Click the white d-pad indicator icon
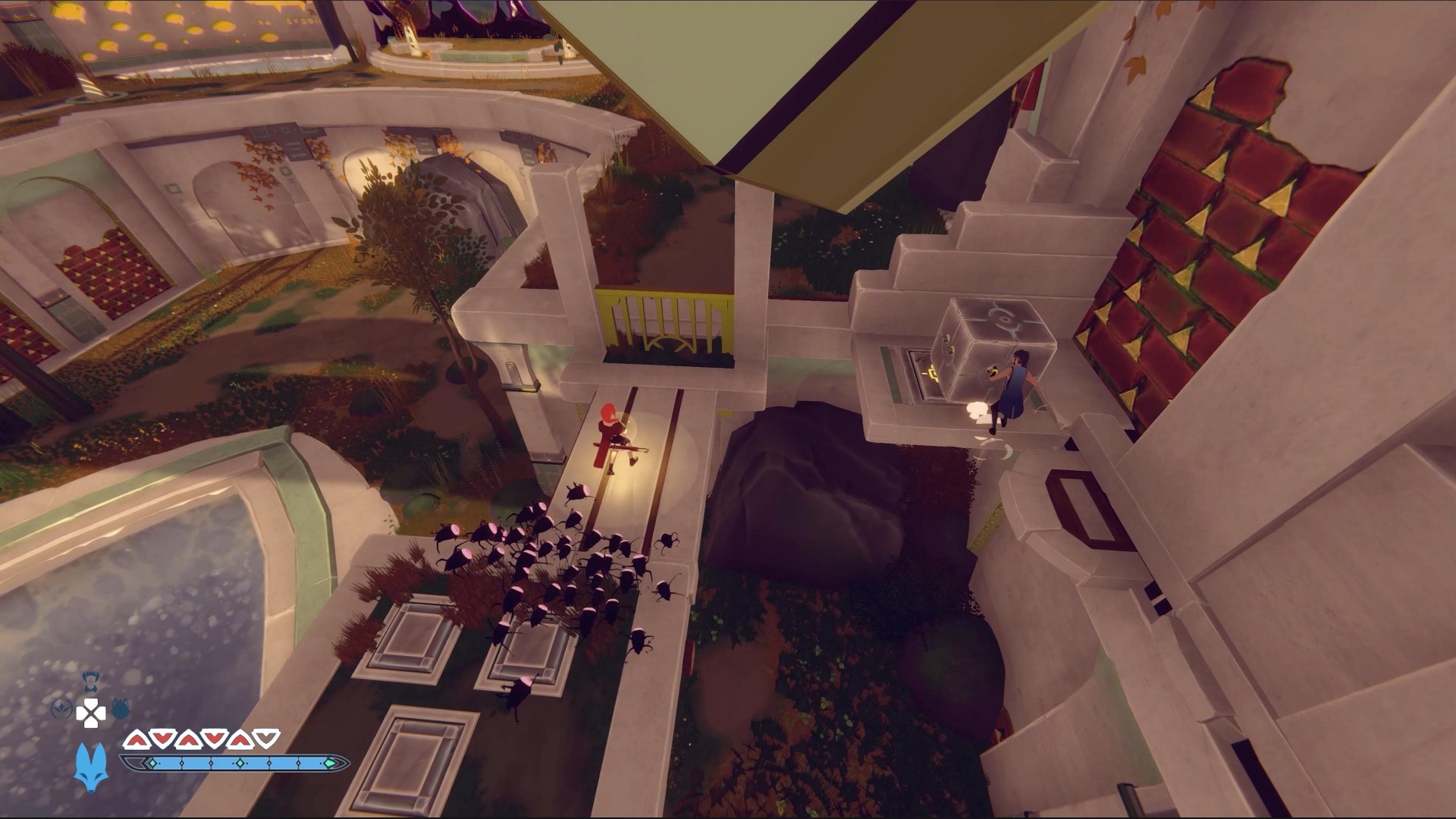The width and height of the screenshot is (1456, 819). [x=92, y=713]
